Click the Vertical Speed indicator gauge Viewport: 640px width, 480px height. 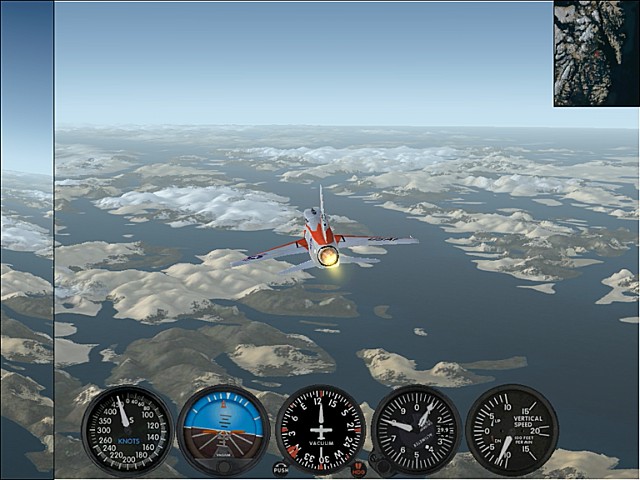511,429
